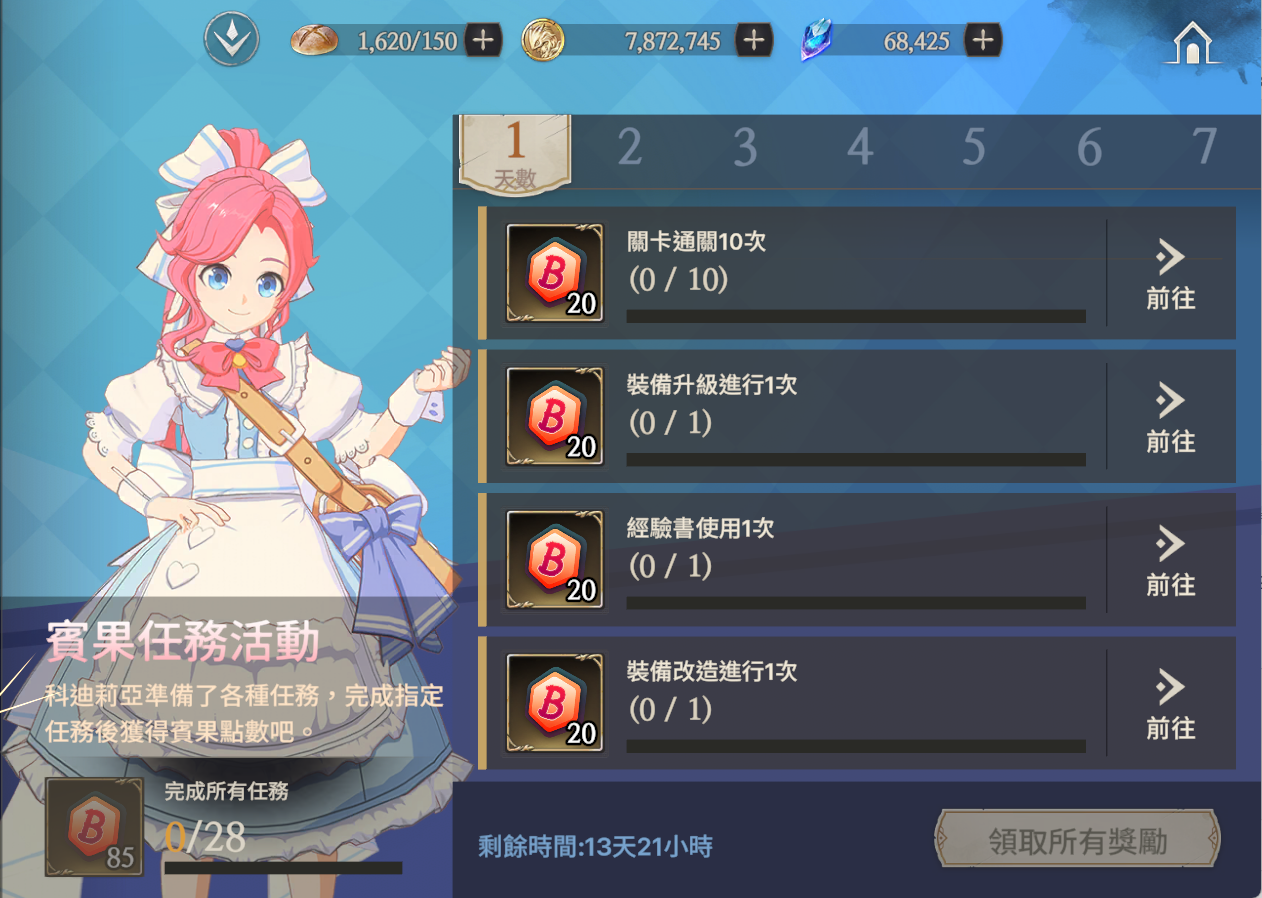
Task: Expand the top-left downward arrow emblem menu
Action: (231, 41)
